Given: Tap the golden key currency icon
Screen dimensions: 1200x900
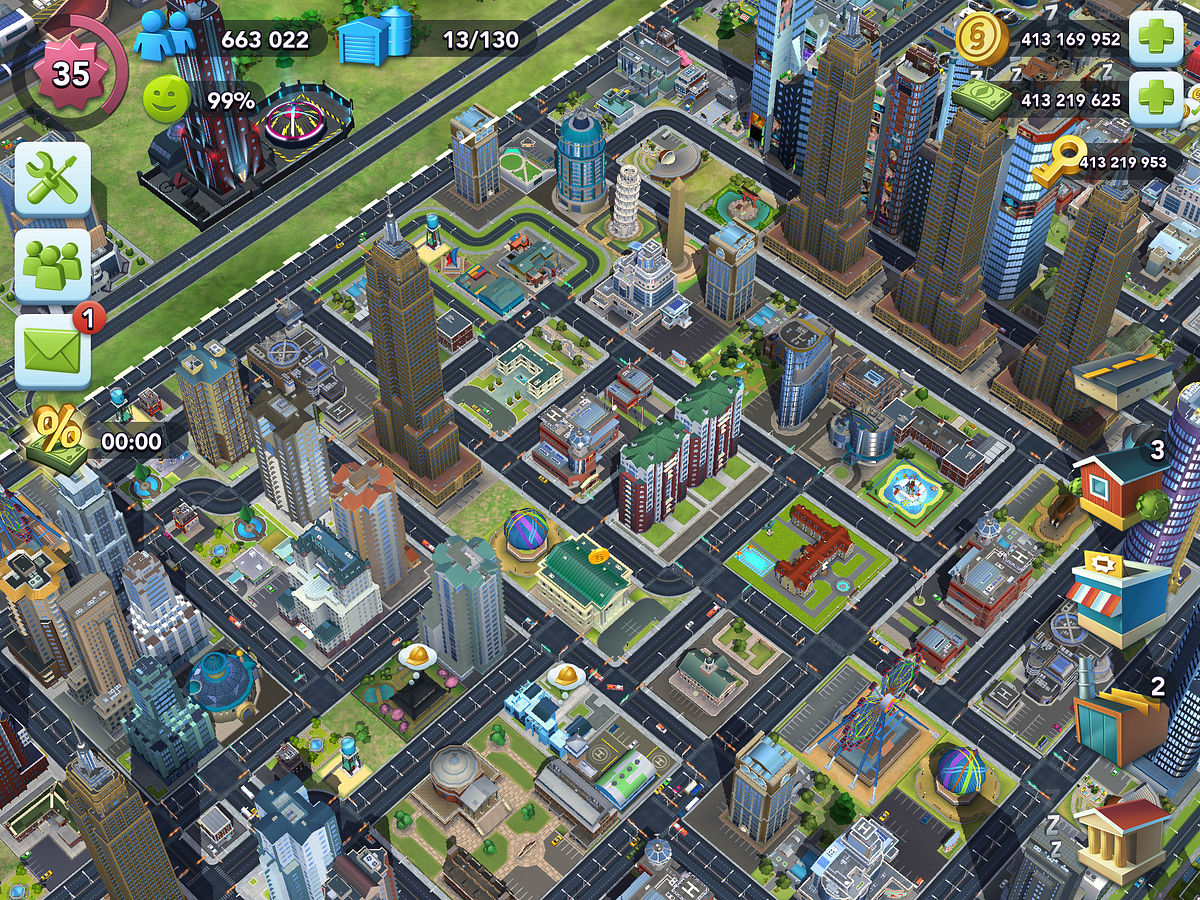Looking at the screenshot, I should pyautogui.click(x=1058, y=160).
